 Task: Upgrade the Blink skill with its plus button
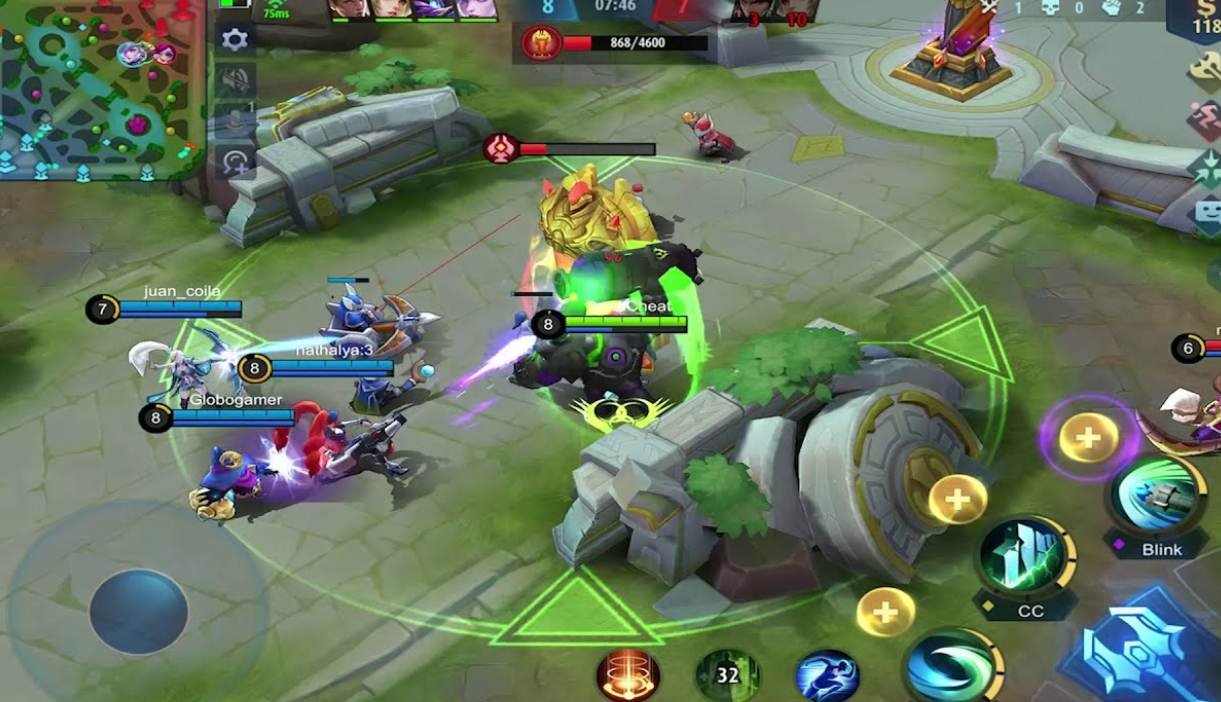(1087, 437)
